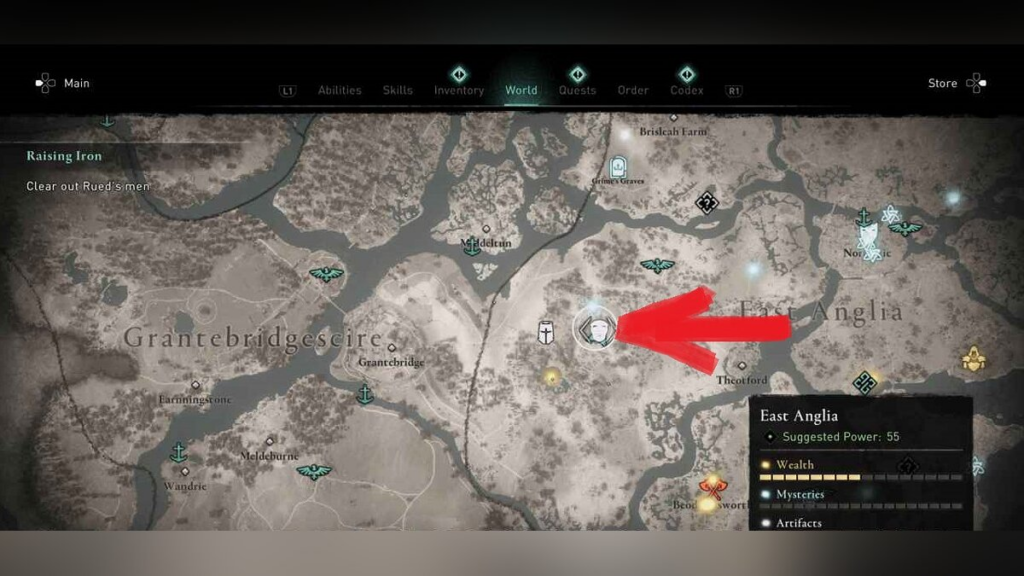Select the mask marker the red arrow points at
This screenshot has height=576, width=1024.
point(595,328)
